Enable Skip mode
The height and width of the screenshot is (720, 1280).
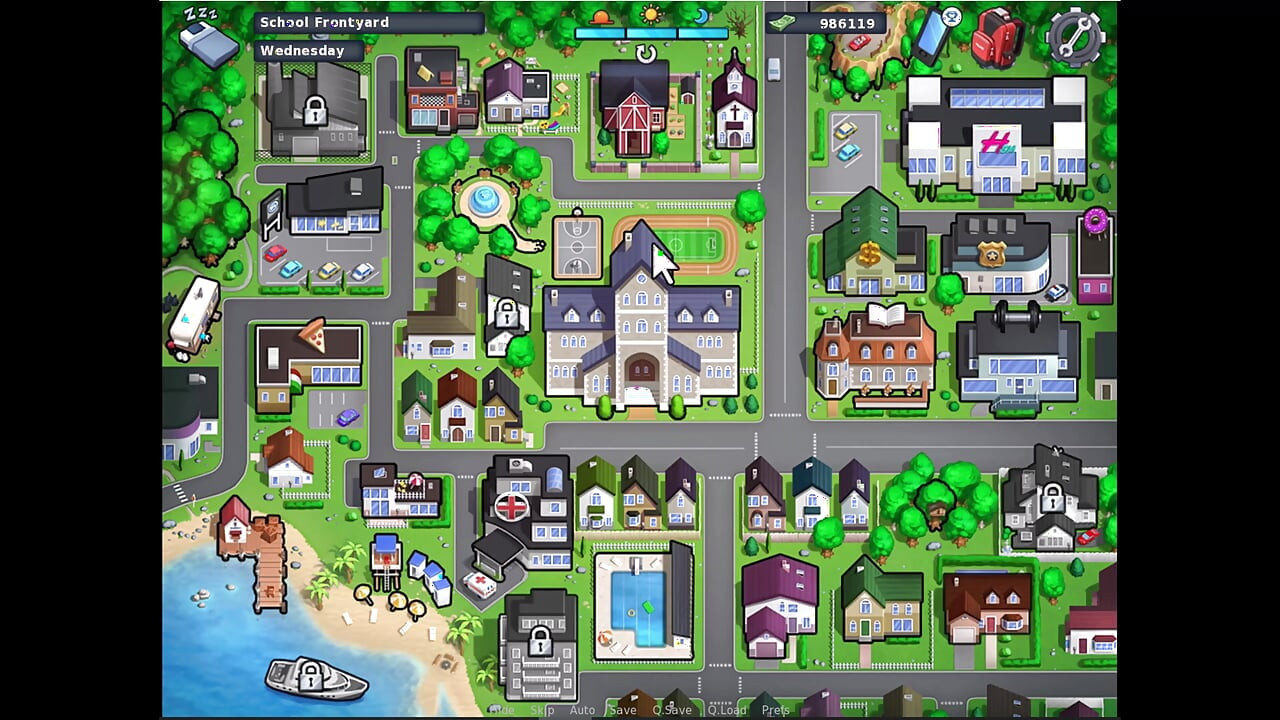[x=543, y=709]
